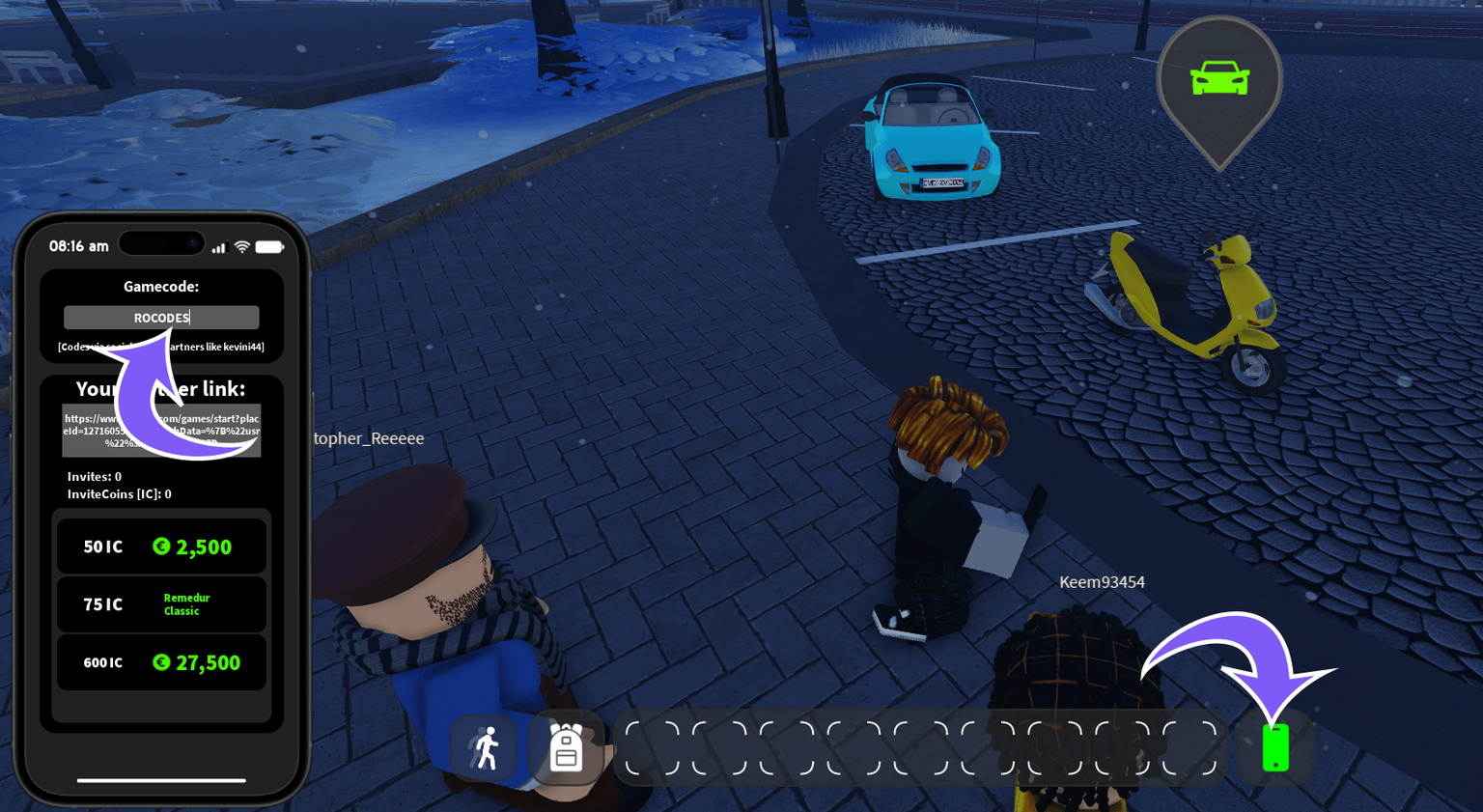Click the 08:16 am clock display
Screen dimensions: 1483x812
click(79, 246)
